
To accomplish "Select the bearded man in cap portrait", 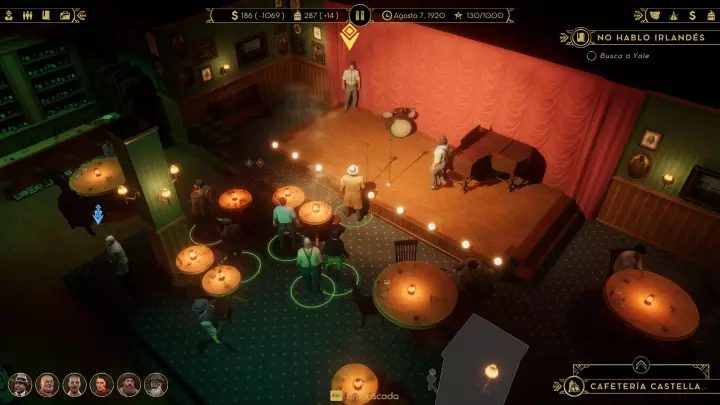I will pos(128,384).
